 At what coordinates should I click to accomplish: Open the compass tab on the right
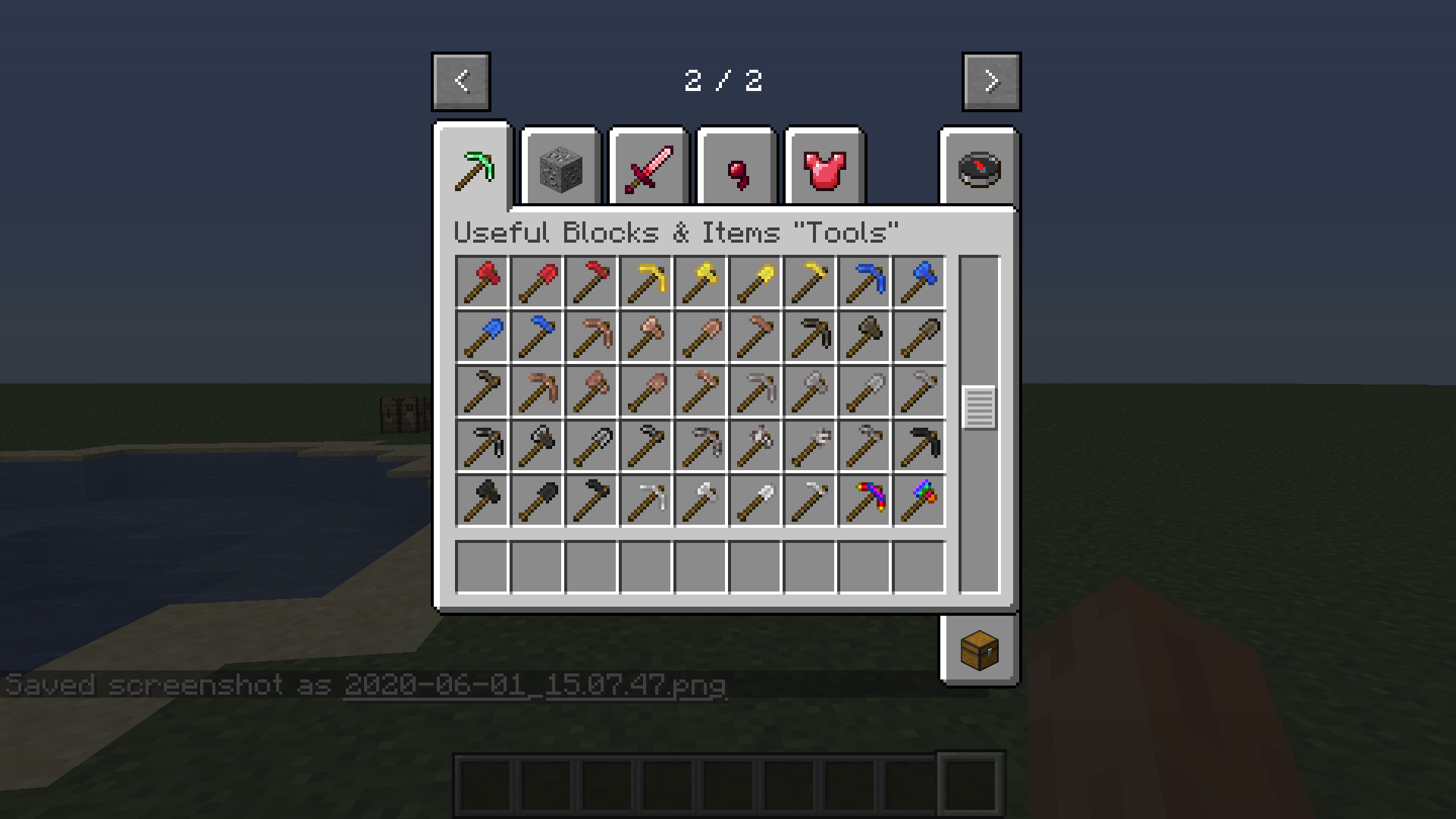click(978, 168)
